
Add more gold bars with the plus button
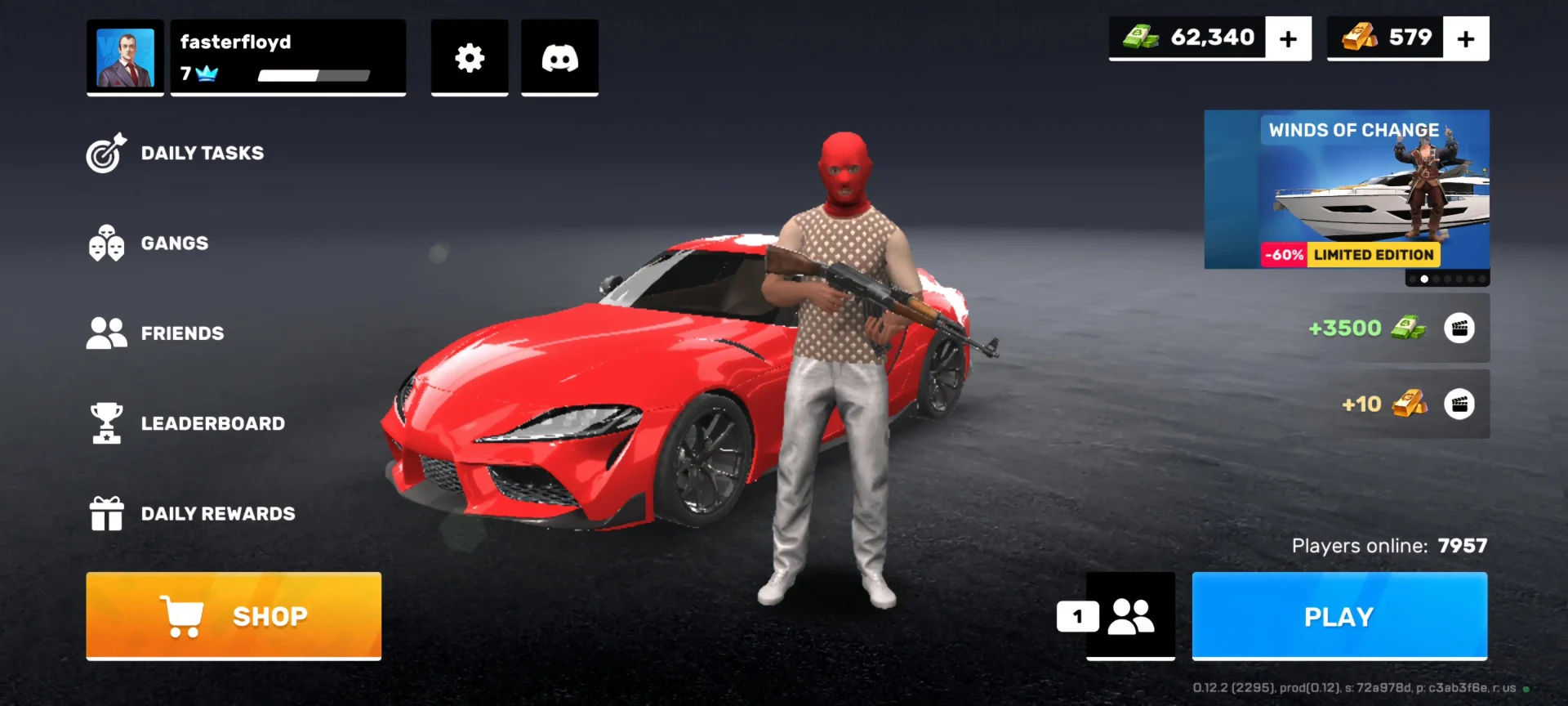[x=1466, y=38]
